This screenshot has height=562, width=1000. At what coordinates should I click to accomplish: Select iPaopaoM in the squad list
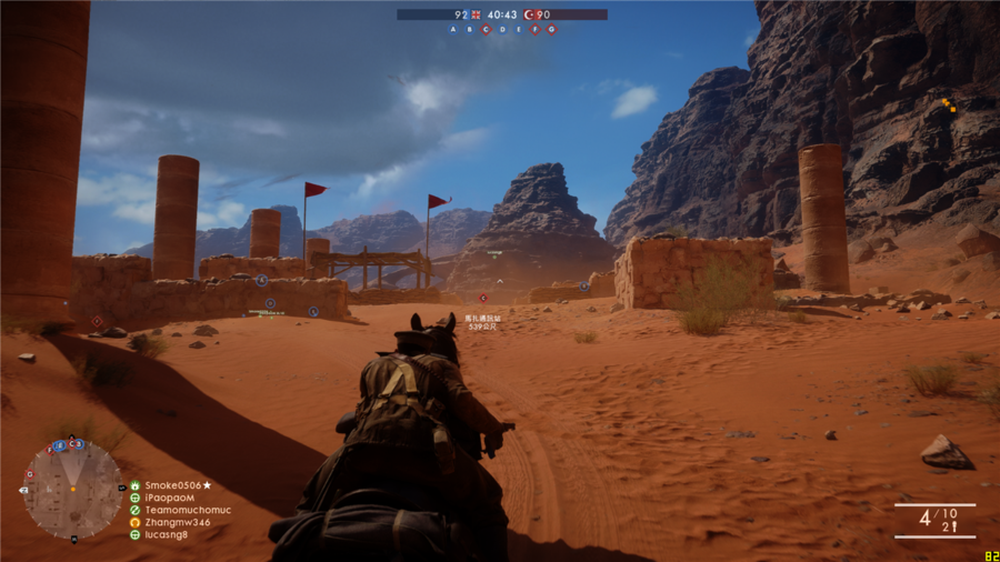click(x=169, y=497)
